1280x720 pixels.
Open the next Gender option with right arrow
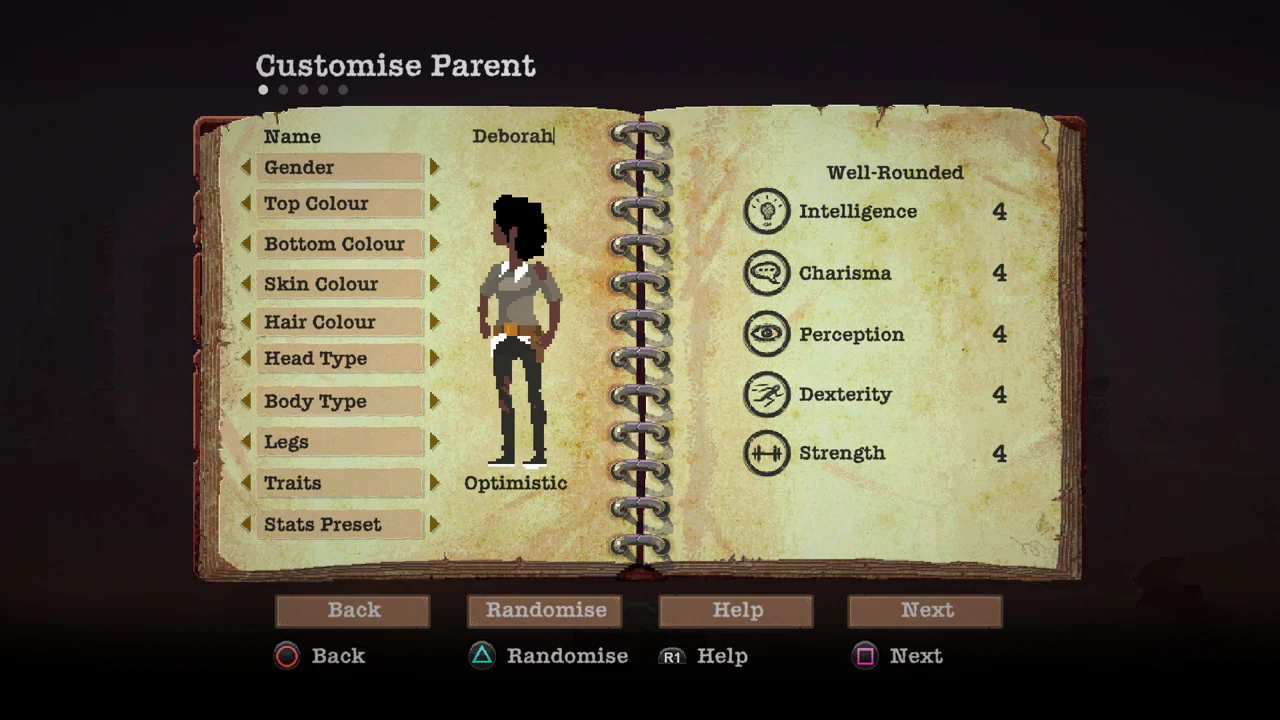434,167
